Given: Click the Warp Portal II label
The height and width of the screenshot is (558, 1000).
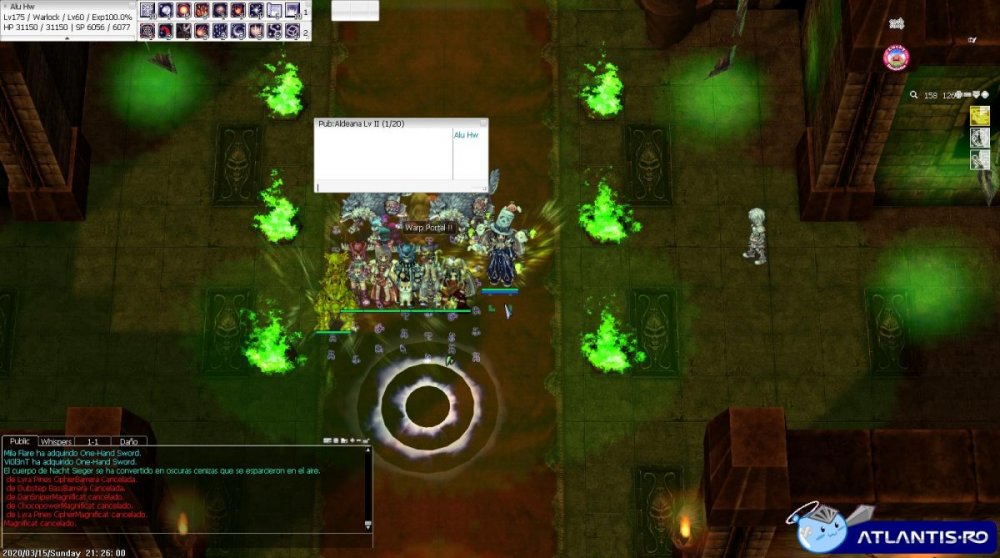Looking at the screenshot, I should pos(429,228).
